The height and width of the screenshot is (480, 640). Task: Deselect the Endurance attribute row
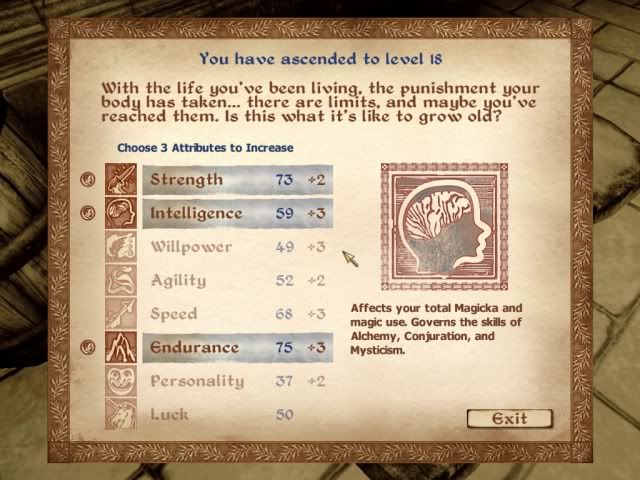[240, 348]
